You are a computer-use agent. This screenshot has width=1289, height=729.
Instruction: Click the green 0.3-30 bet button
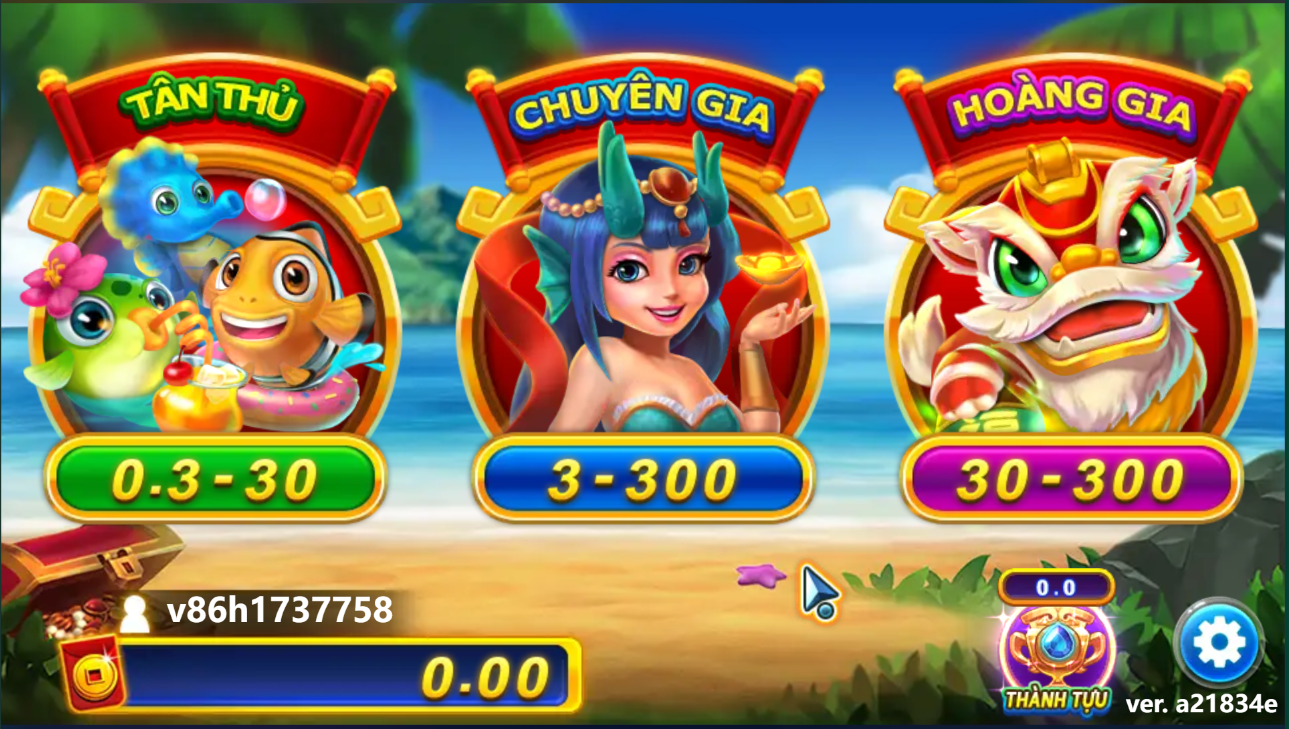[215, 480]
